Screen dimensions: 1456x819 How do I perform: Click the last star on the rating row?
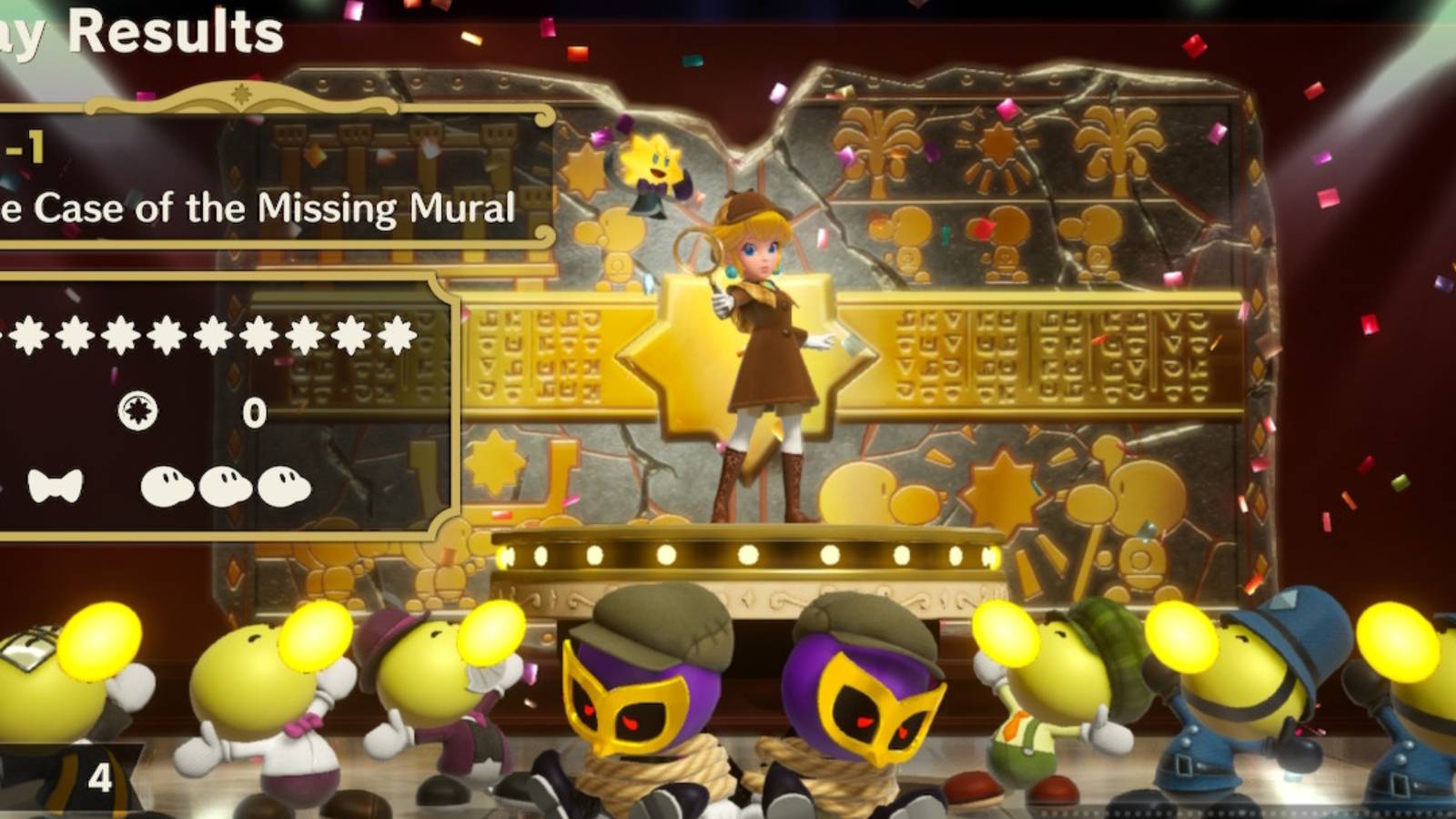(399, 337)
